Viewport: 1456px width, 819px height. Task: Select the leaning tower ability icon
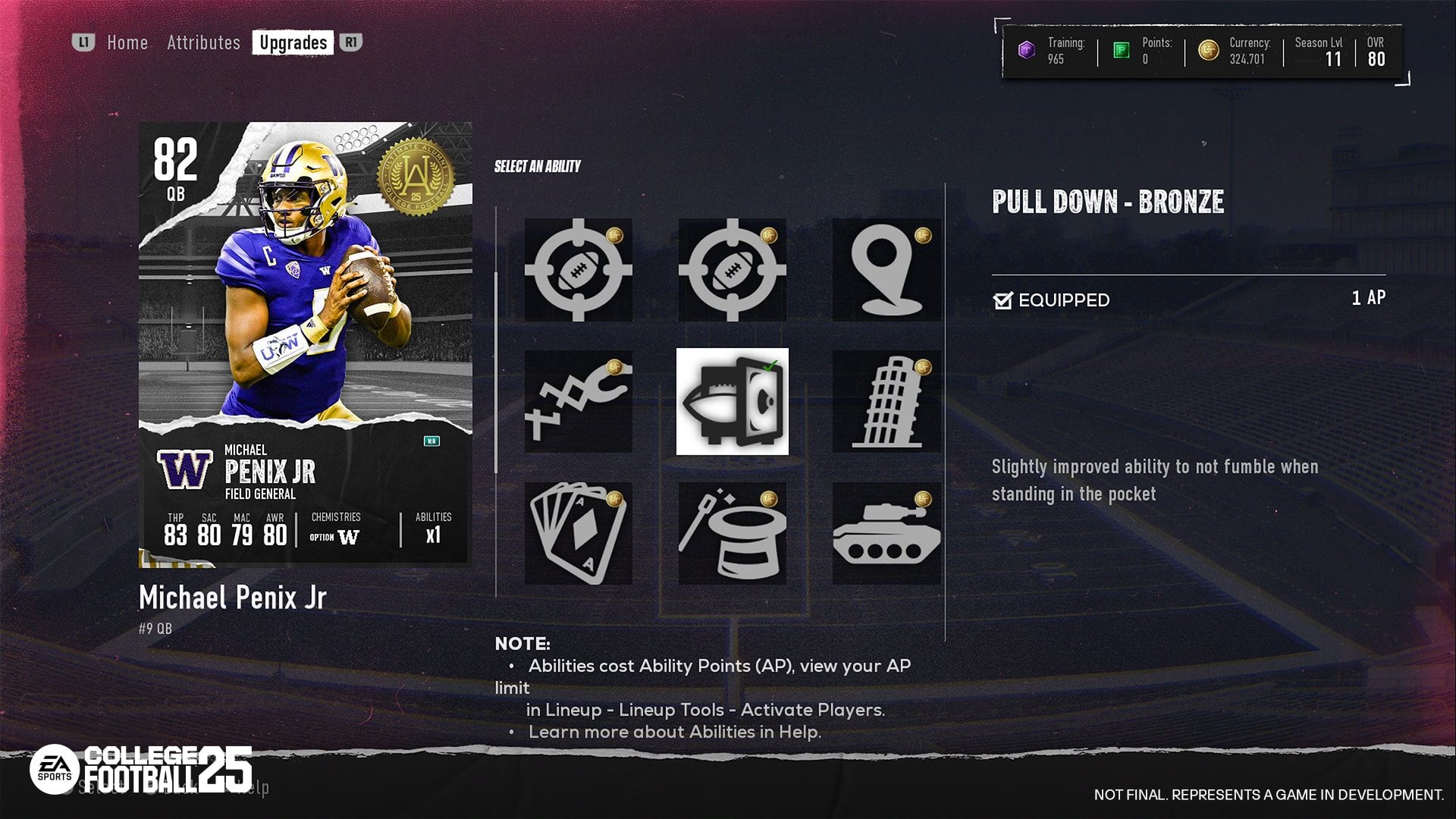[x=886, y=402]
